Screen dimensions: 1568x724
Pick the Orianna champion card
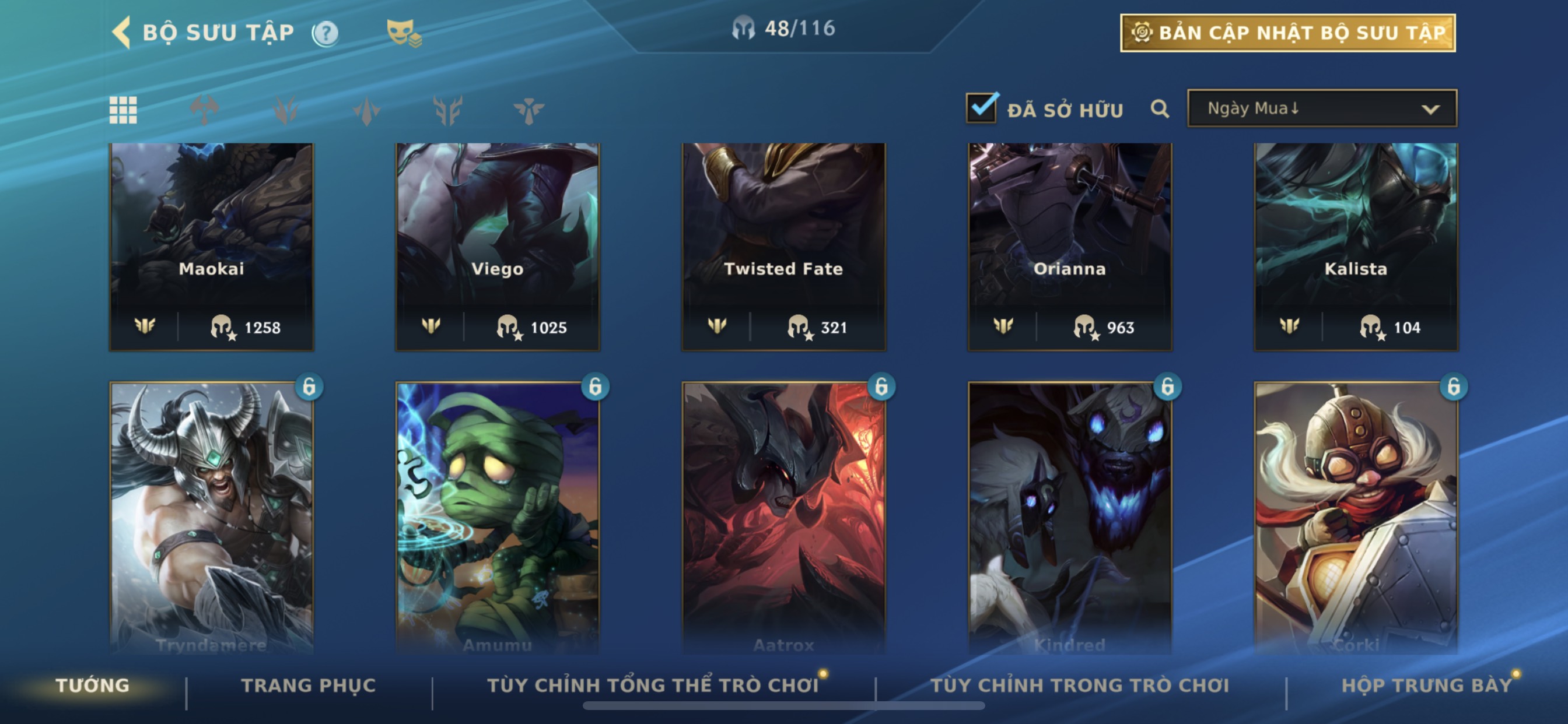1069,246
